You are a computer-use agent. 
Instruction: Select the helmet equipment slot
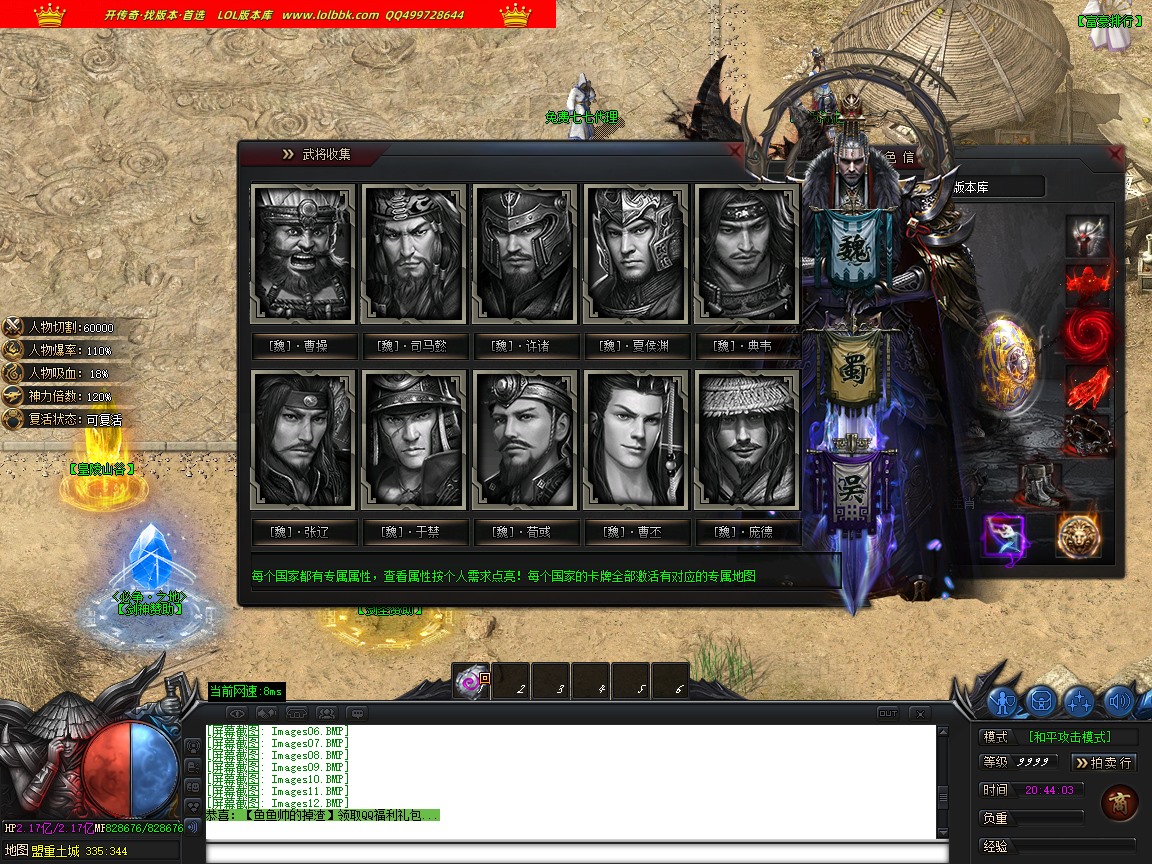click(x=1087, y=237)
